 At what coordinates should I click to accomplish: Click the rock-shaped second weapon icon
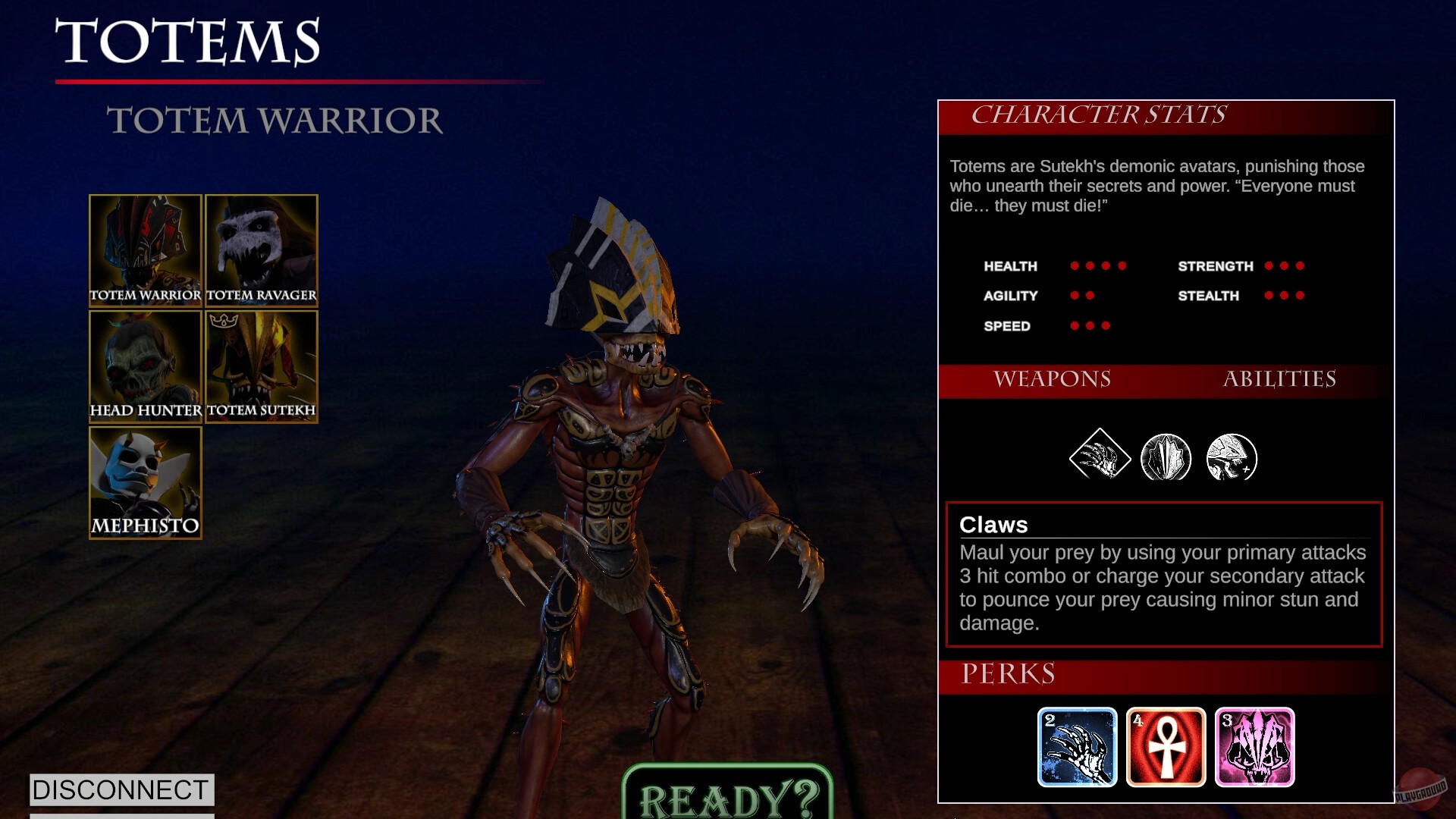pyautogui.click(x=1165, y=455)
